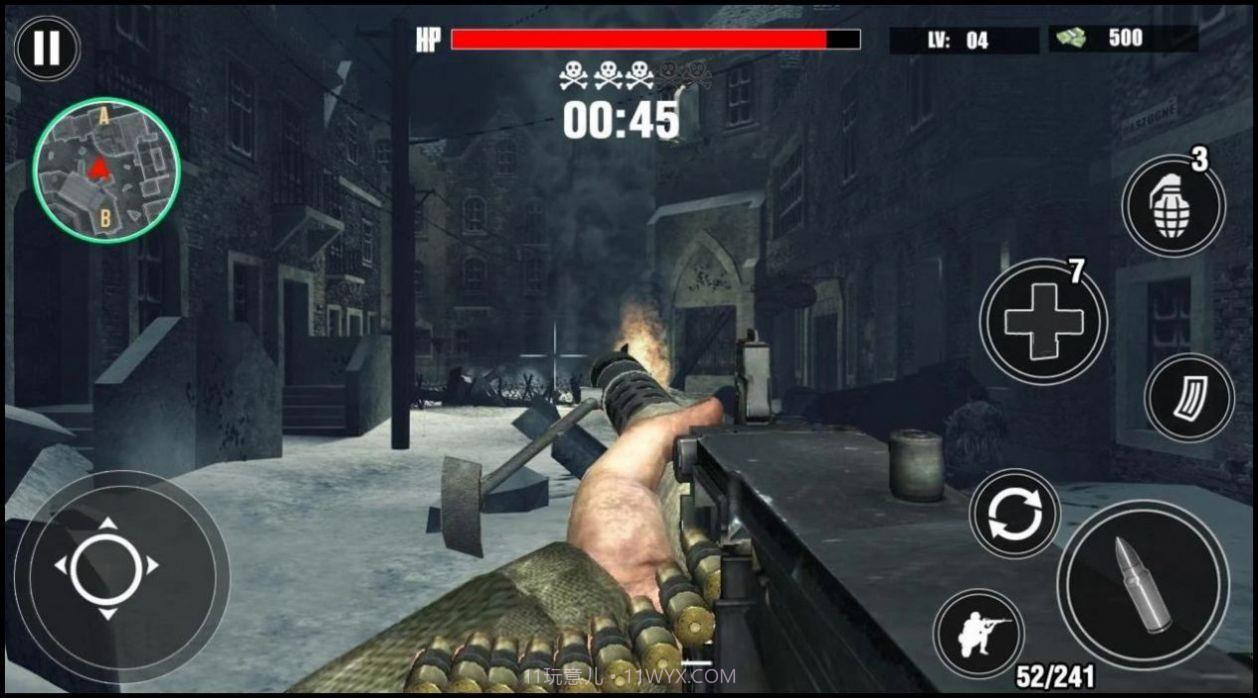Throw a grenade
The image size is (1258, 698).
tap(1173, 205)
